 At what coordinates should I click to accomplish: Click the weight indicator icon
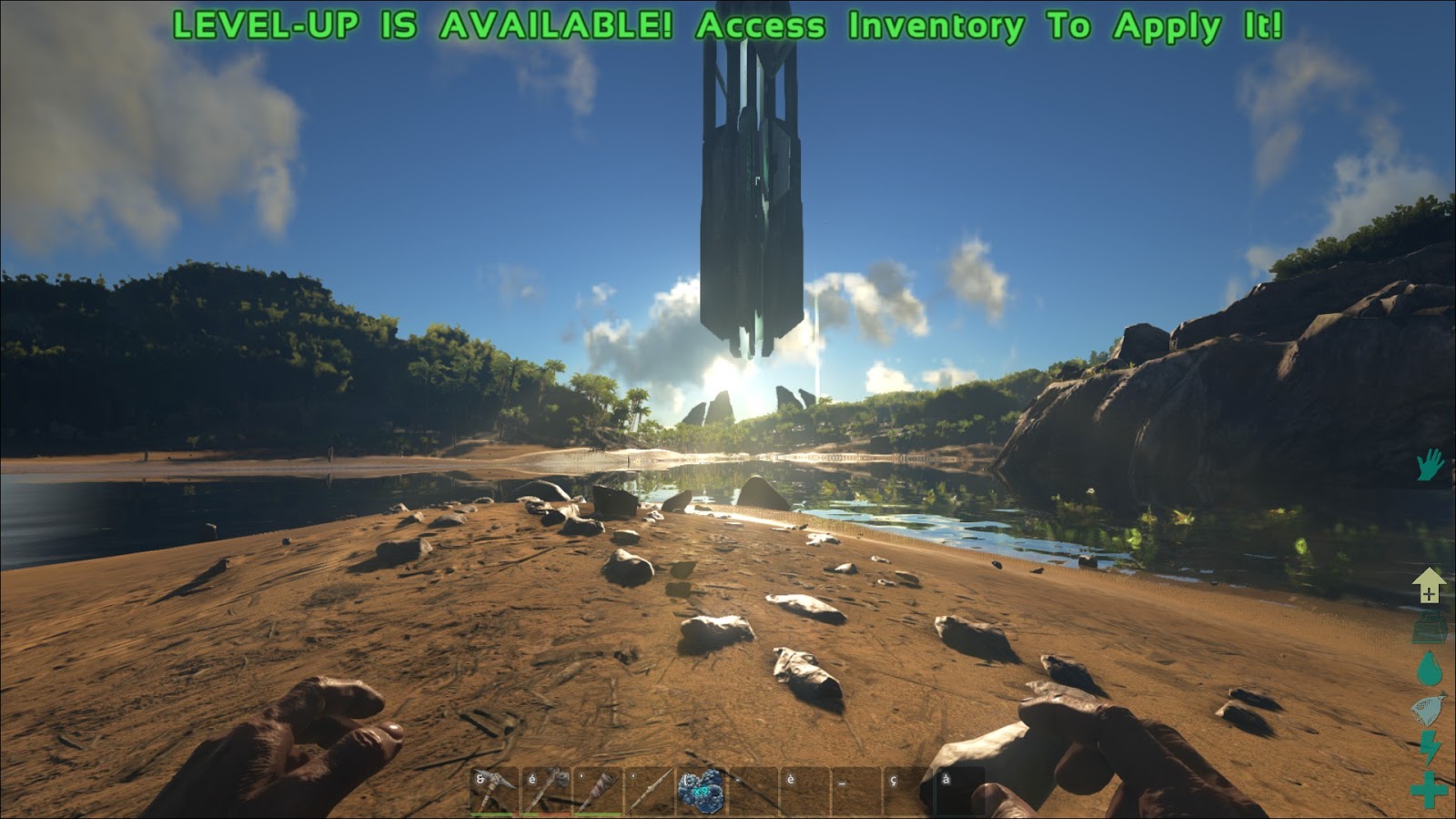(1430, 628)
